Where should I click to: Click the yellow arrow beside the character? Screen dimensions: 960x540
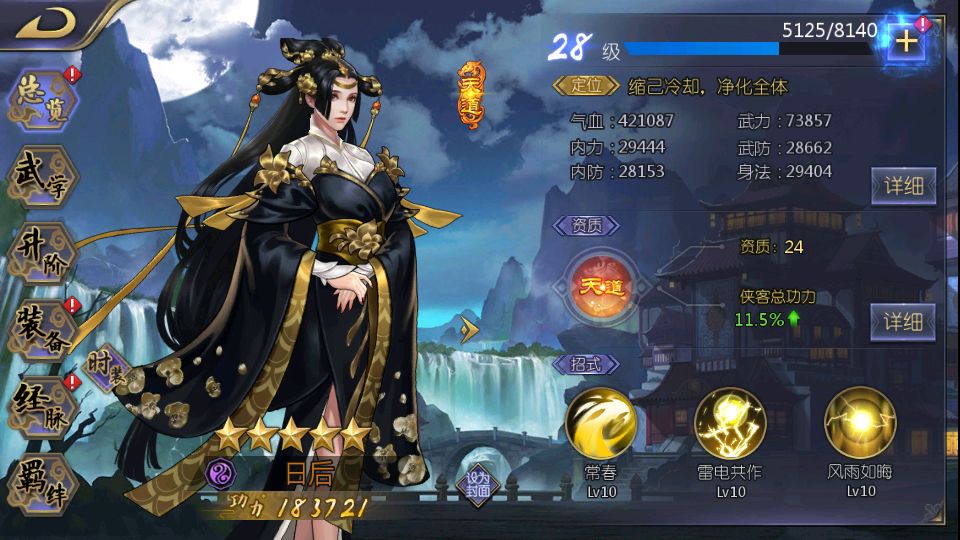pos(470,328)
